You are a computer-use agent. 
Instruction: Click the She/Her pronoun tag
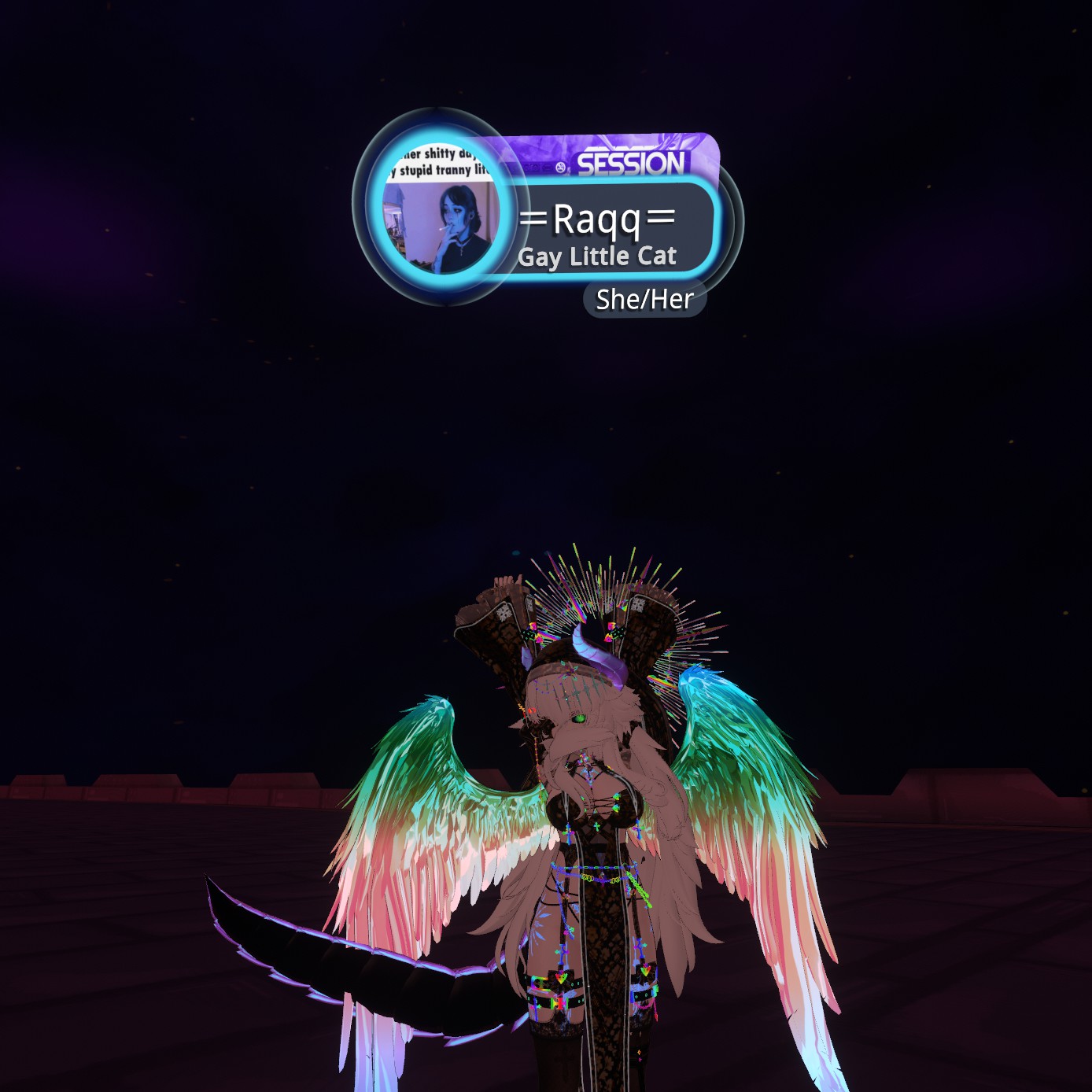(644, 300)
